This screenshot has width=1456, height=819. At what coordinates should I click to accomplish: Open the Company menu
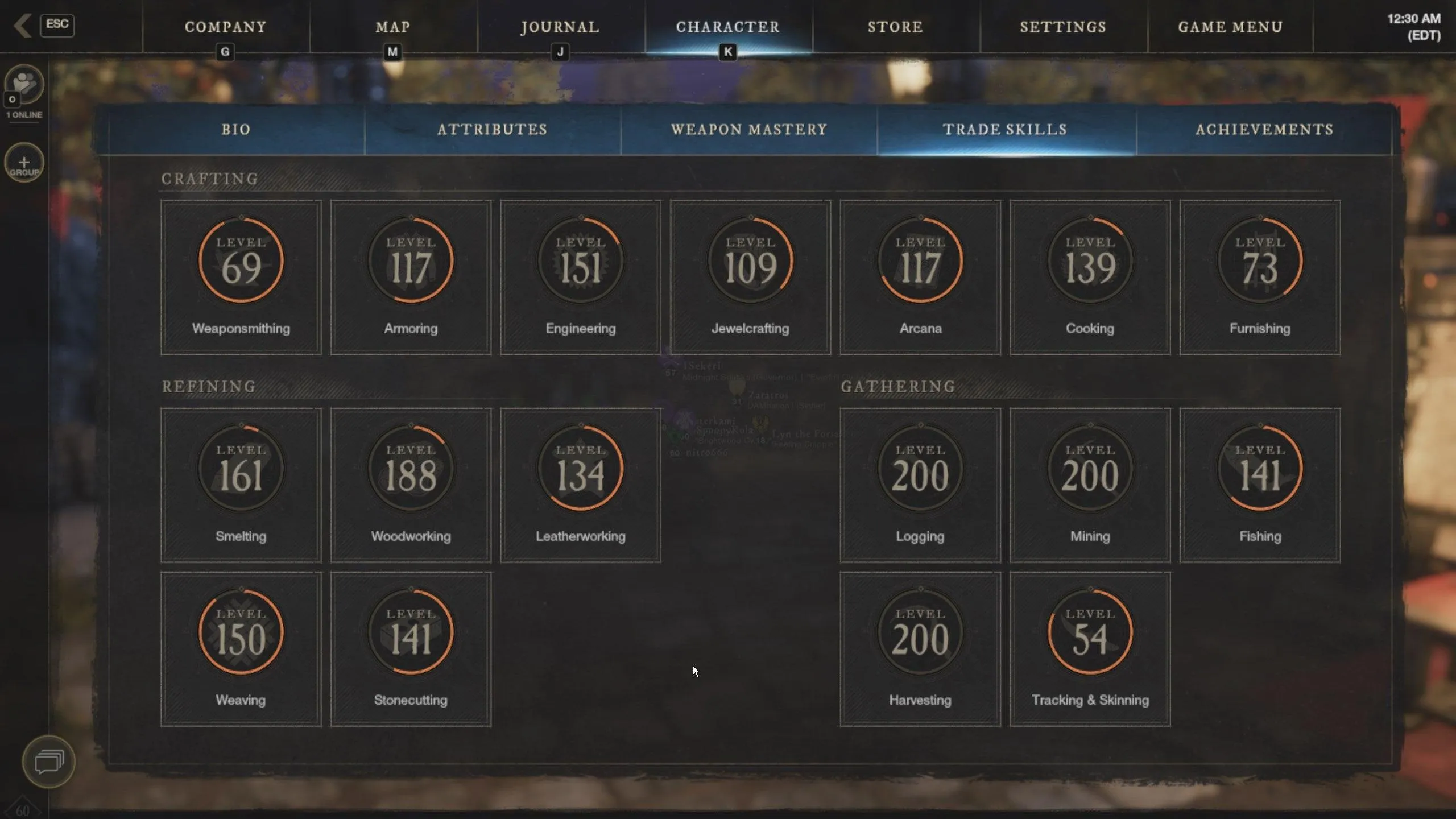[225, 27]
